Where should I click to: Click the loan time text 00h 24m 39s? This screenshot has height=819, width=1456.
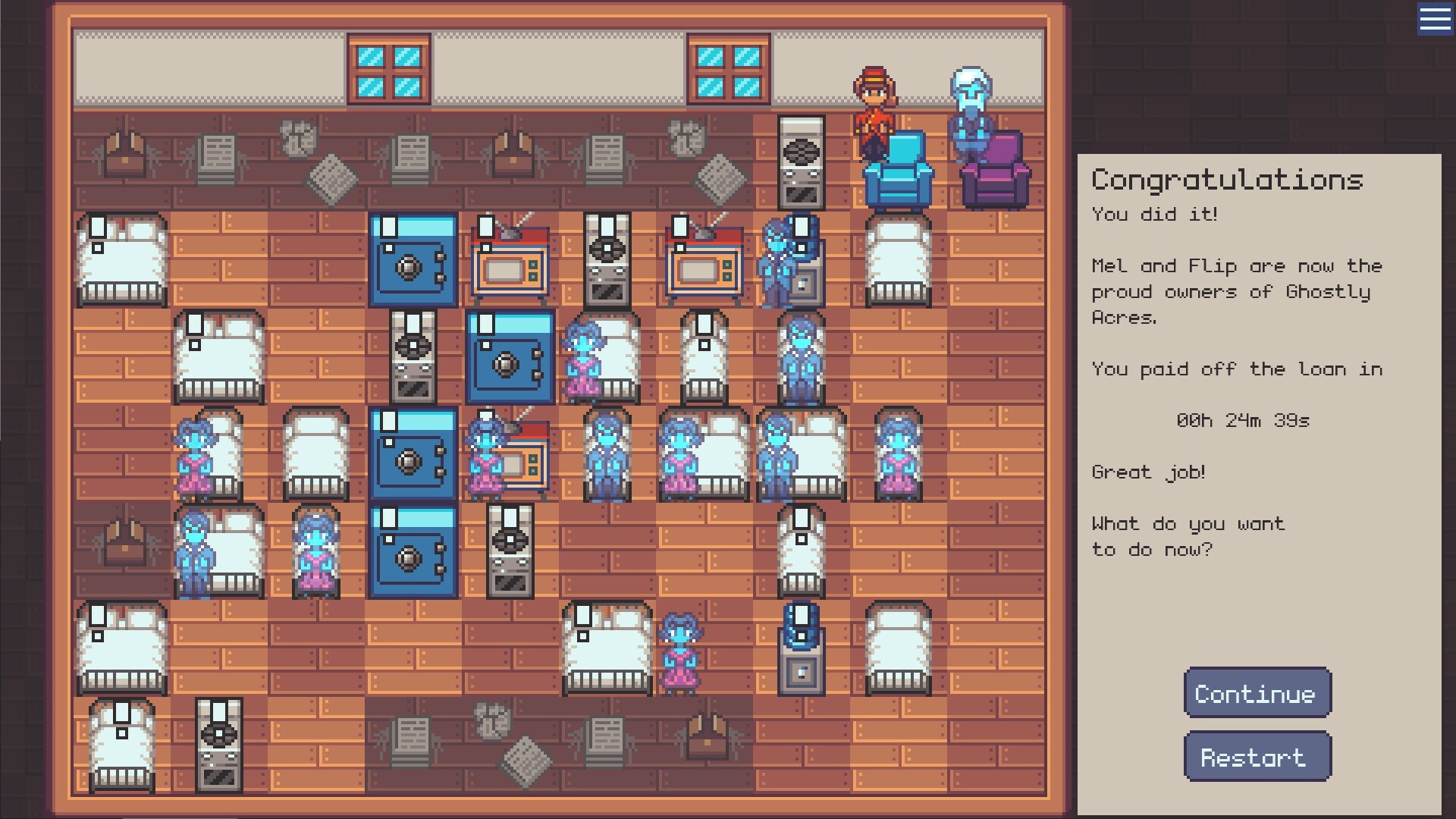pos(1244,420)
